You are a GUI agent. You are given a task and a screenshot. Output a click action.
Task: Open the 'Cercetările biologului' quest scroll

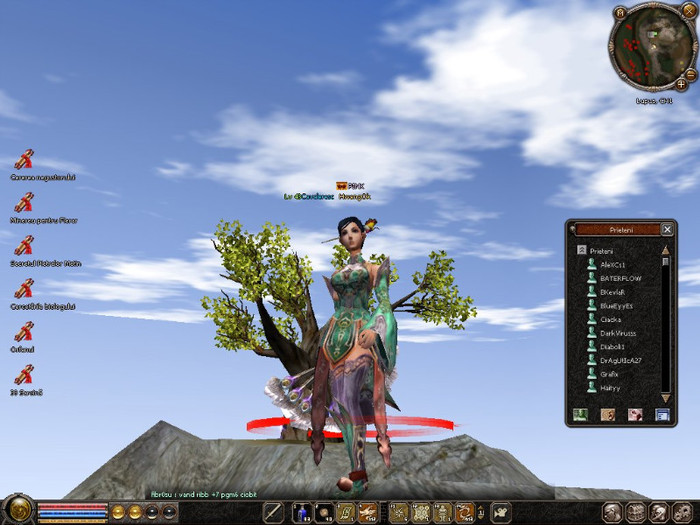tap(24, 288)
